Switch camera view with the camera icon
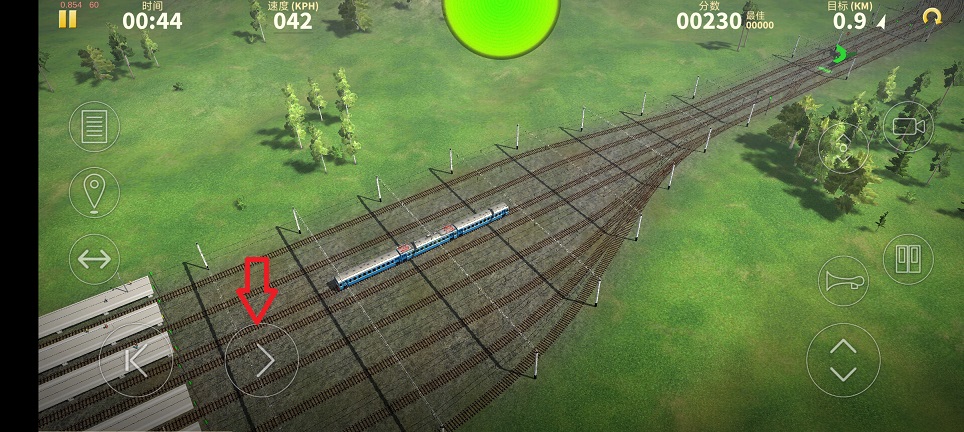This screenshot has width=964, height=432. point(907,126)
